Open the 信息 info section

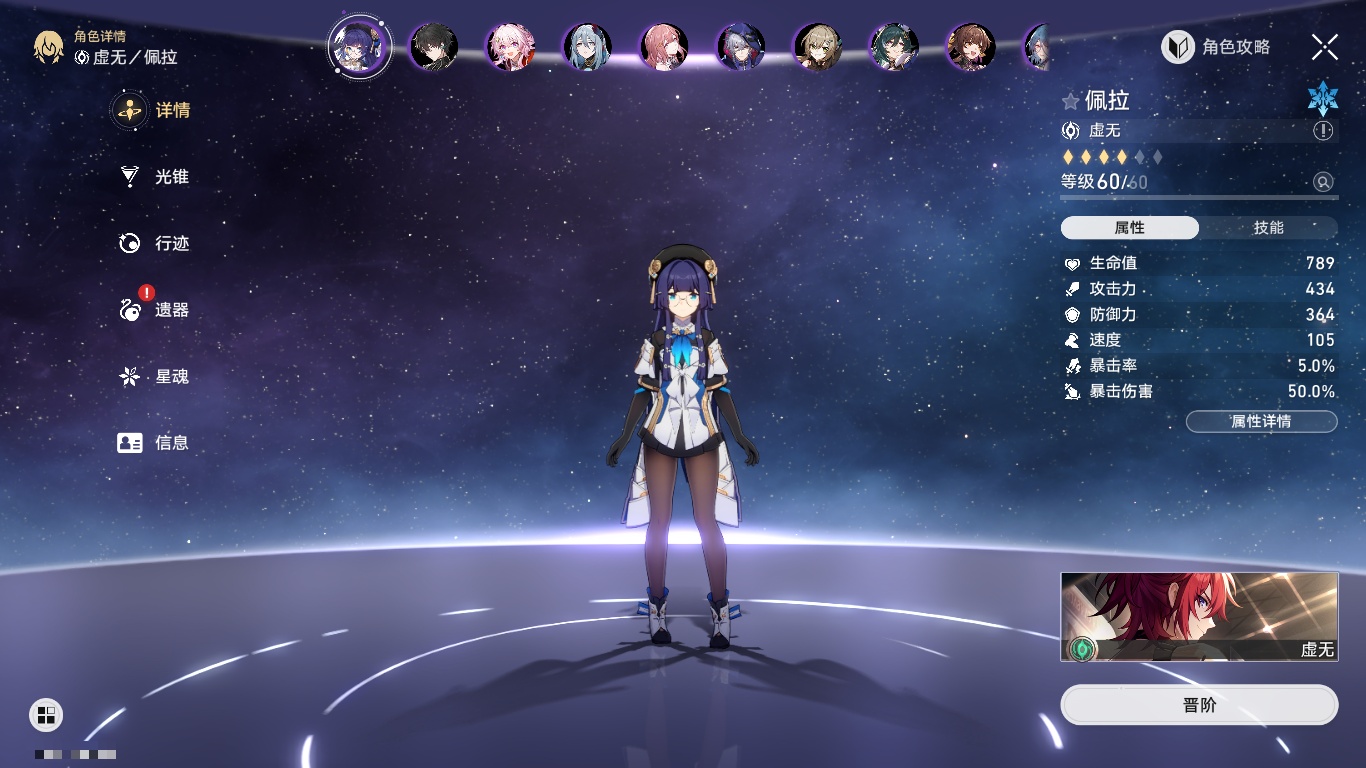153,442
